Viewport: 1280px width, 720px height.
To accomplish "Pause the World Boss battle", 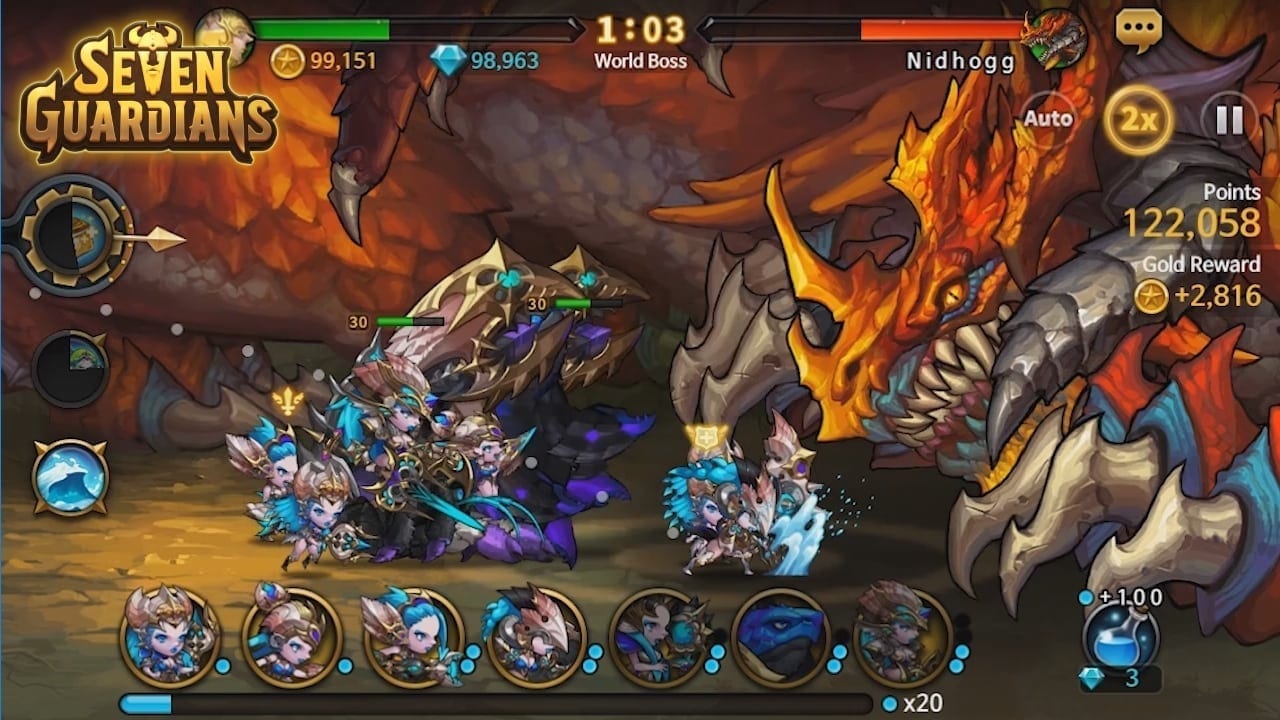I will pos(1229,120).
